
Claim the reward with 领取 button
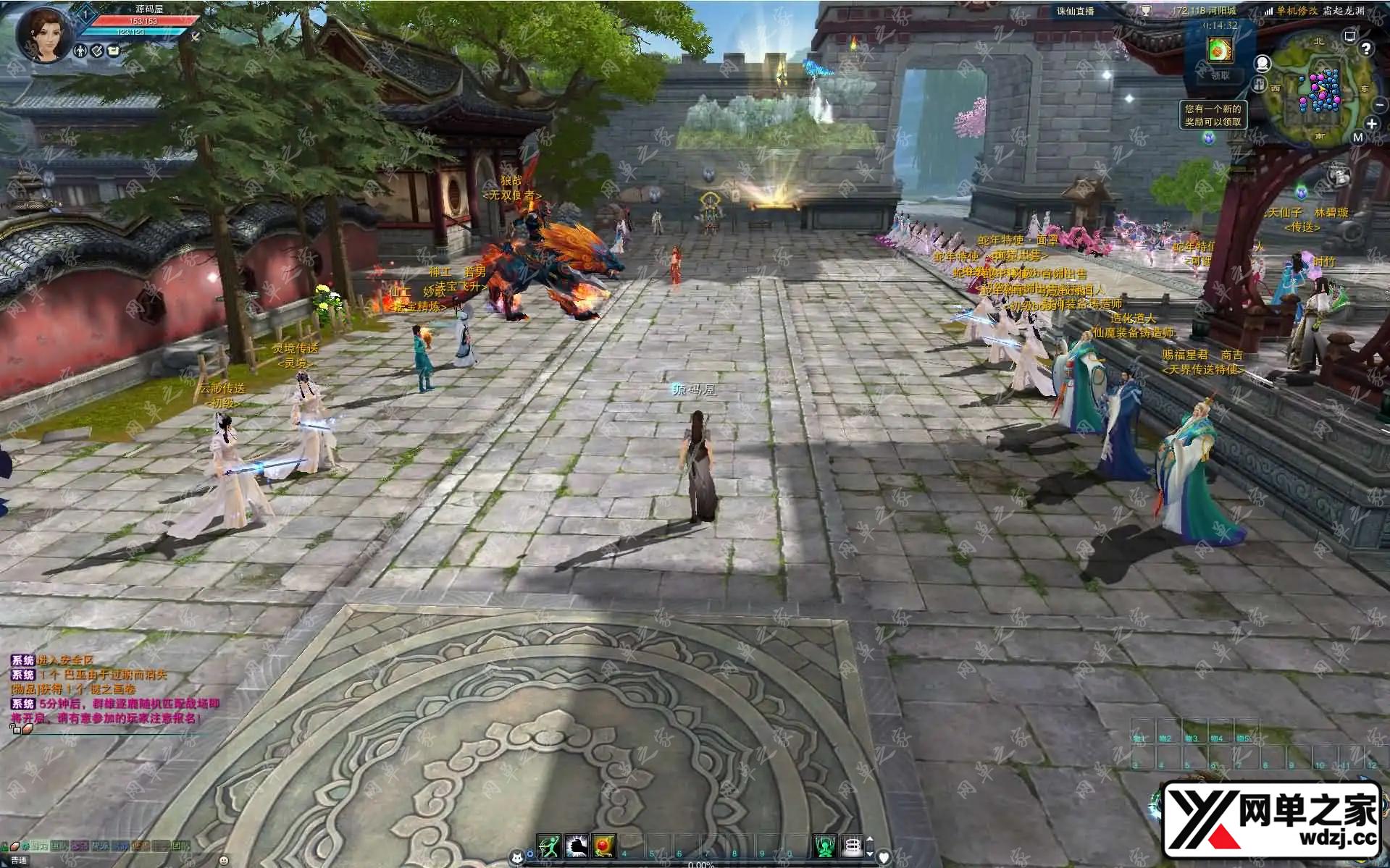click(1221, 75)
